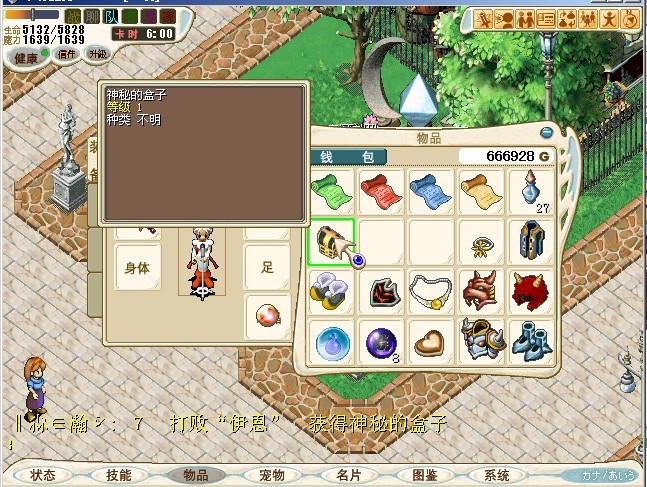Select the pearl necklace item
Image resolution: width=647 pixels, height=487 pixels.
pos(431,291)
